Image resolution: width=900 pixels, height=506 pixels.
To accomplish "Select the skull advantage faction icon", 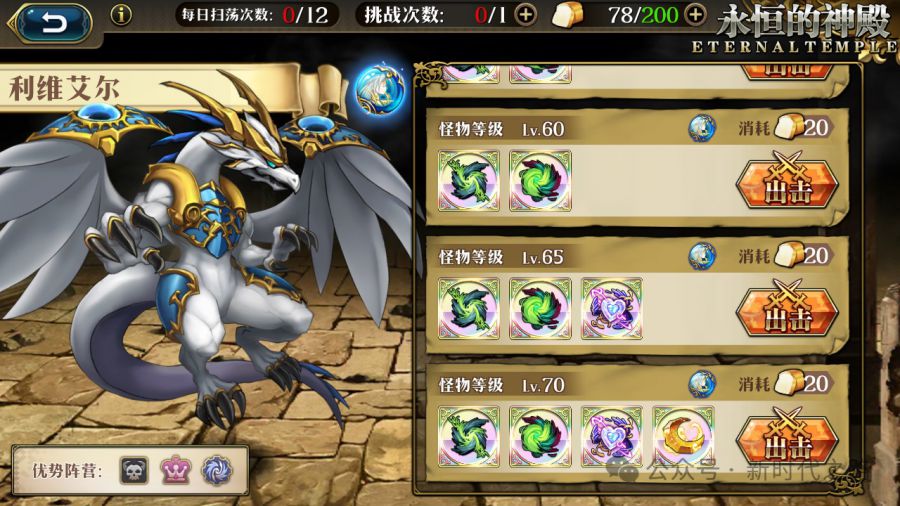I will point(133,469).
